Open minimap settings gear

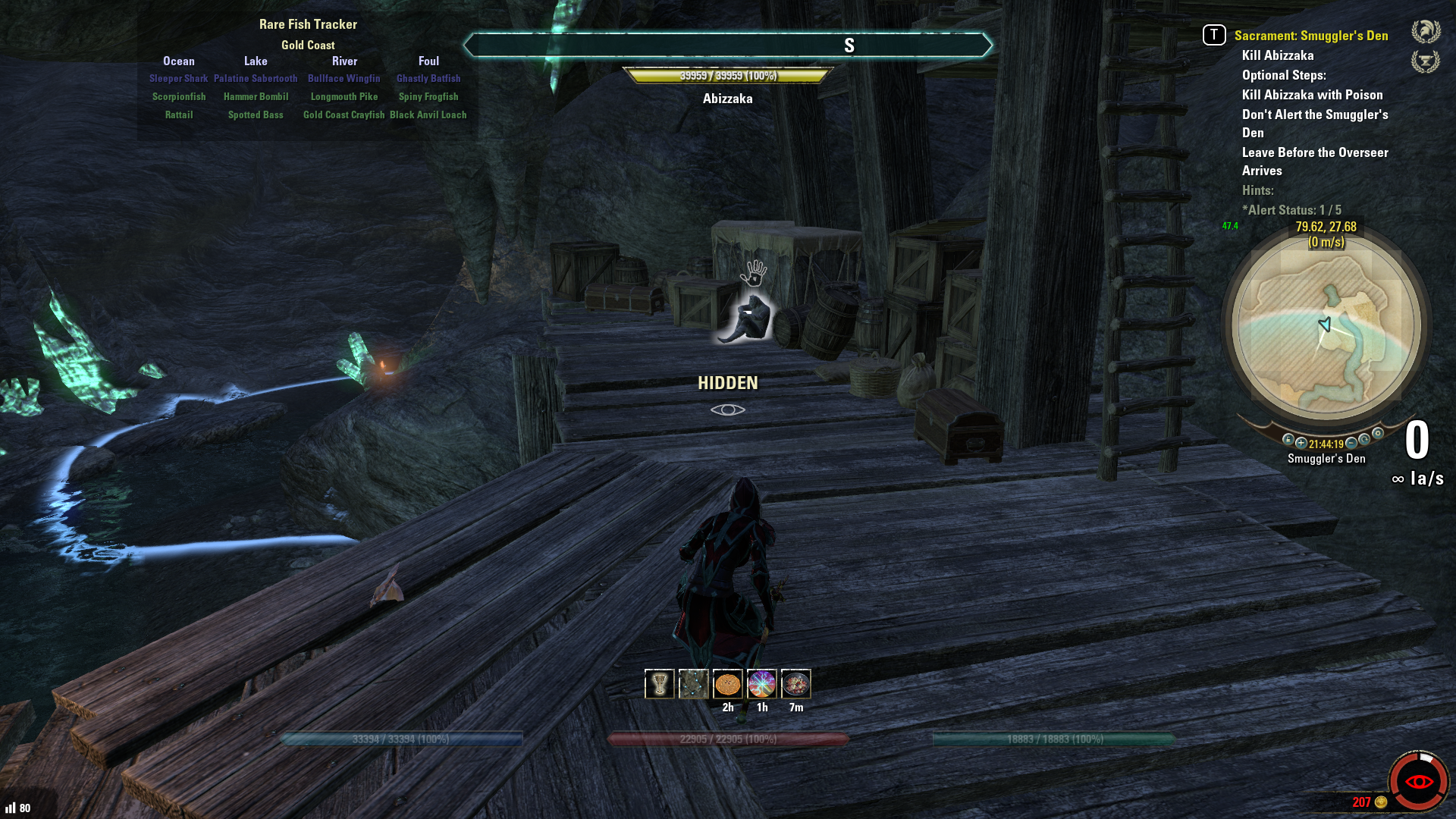click(x=1378, y=434)
